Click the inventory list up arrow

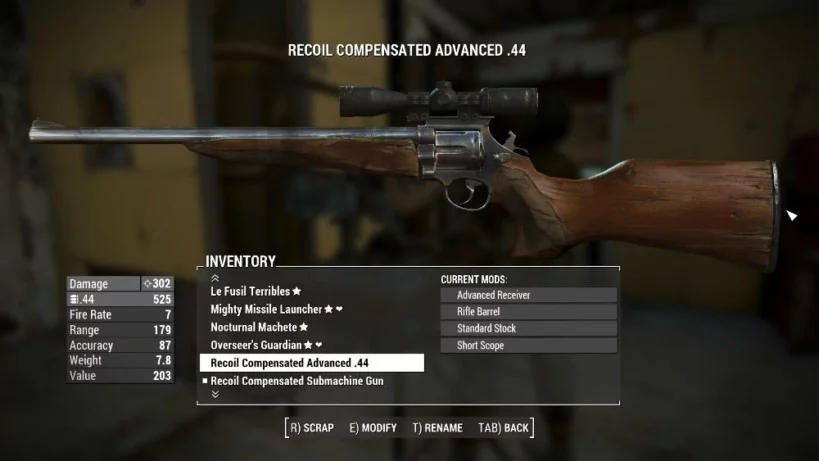click(215, 278)
